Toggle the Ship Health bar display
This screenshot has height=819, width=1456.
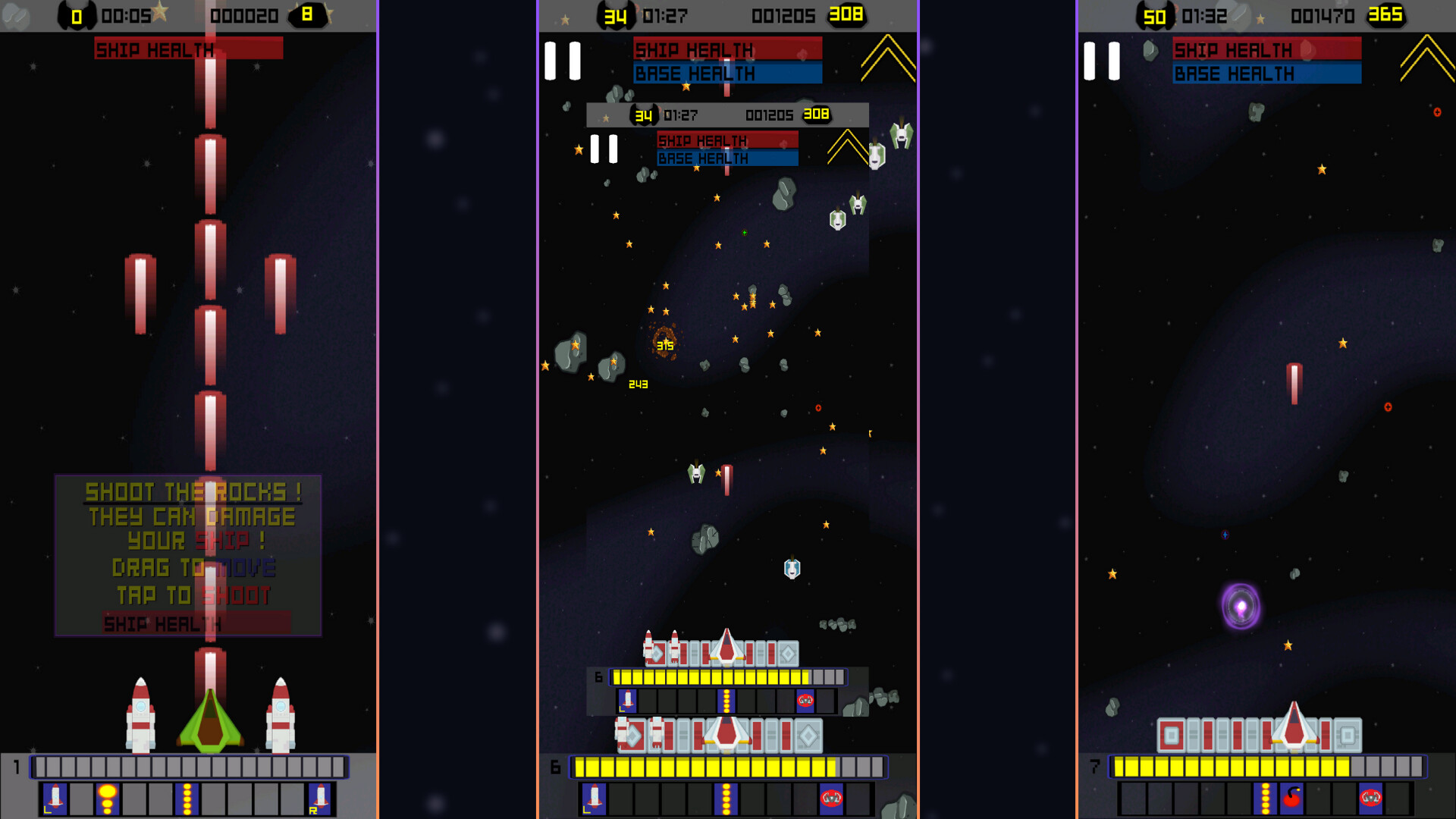1266,50
